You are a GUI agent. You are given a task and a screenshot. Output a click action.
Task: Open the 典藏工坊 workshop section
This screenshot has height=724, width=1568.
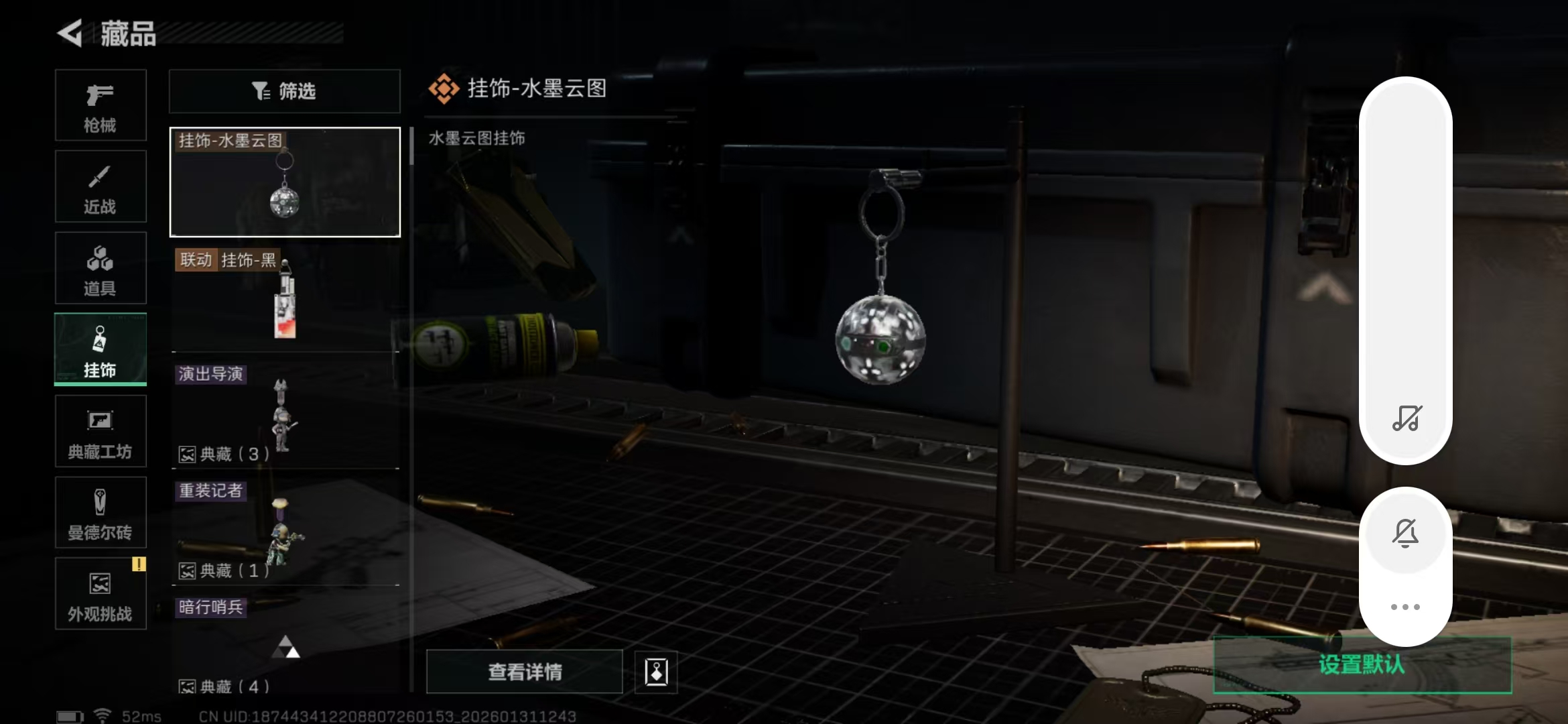[101, 431]
